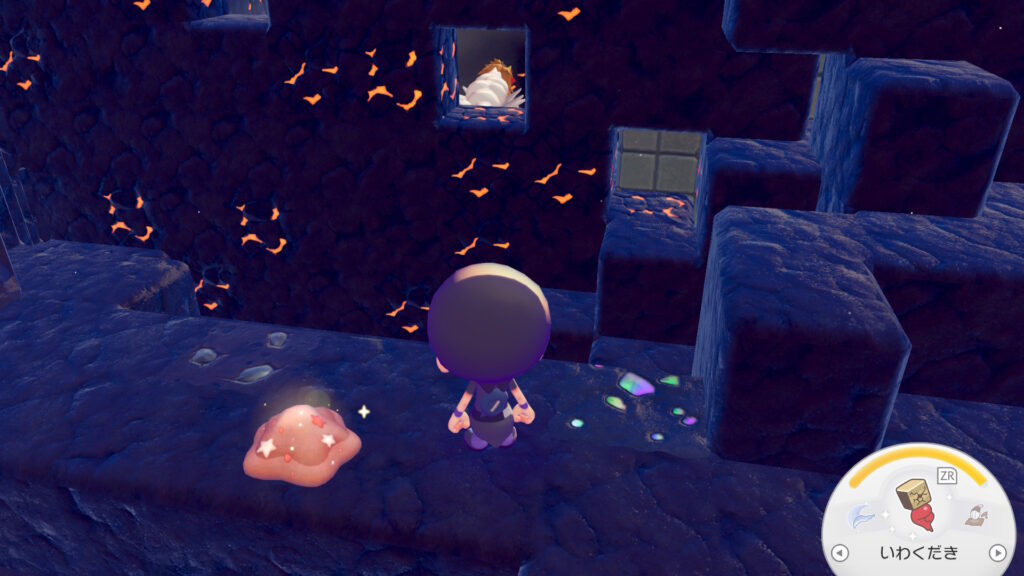Click the left arrow on the ability wheel
This screenshot has height=576, width=1024.
tap(840, 553)
